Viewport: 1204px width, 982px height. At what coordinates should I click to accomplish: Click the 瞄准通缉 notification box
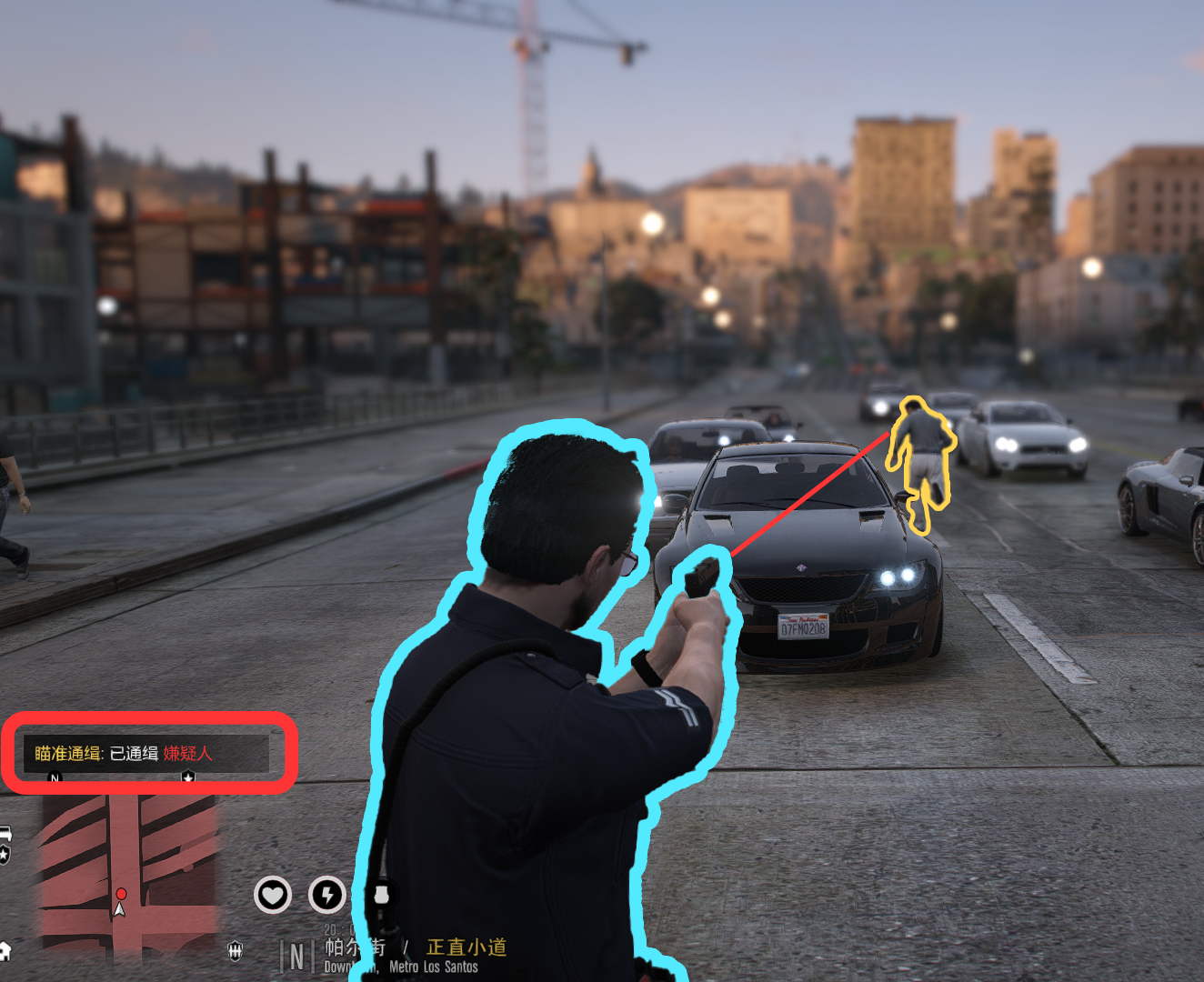coord(146,753)
